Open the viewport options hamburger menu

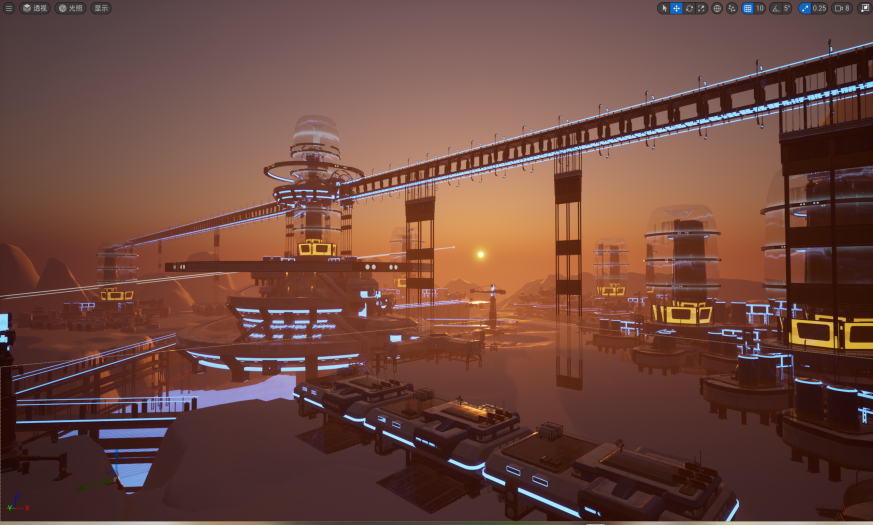(x=9, y=8)
